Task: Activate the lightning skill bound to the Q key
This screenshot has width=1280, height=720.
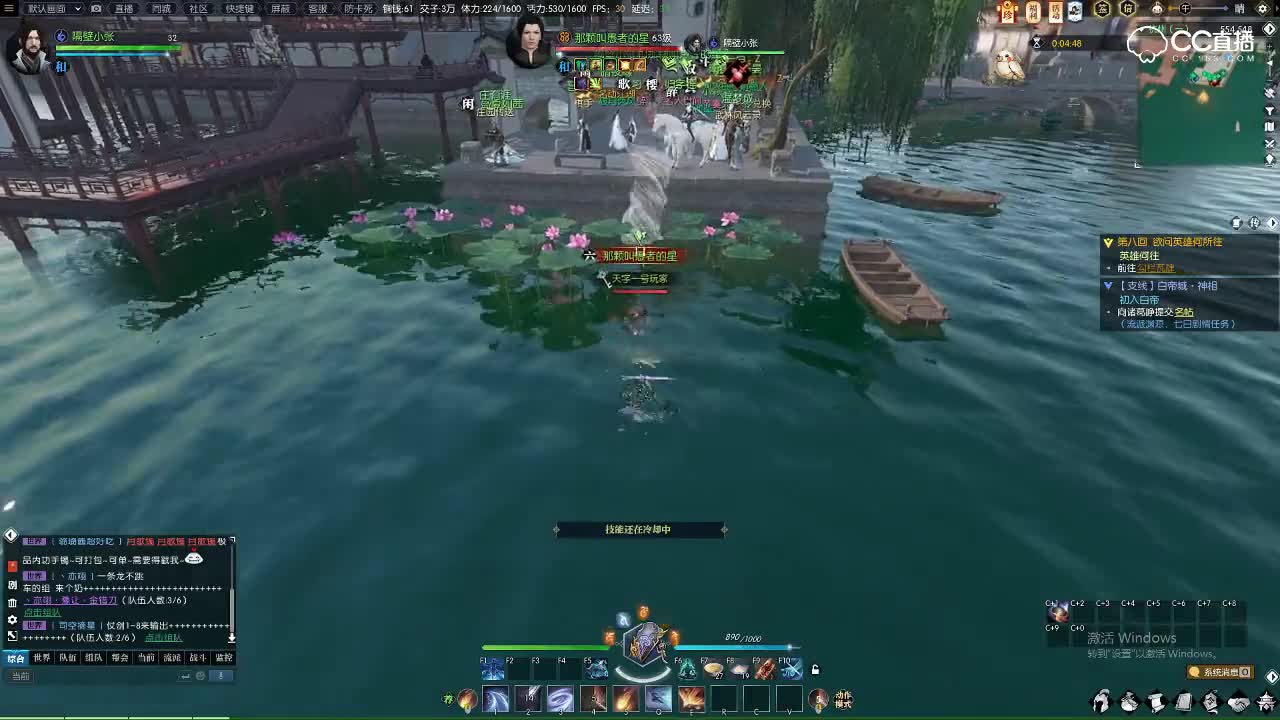Action: [x=658, y=699]
